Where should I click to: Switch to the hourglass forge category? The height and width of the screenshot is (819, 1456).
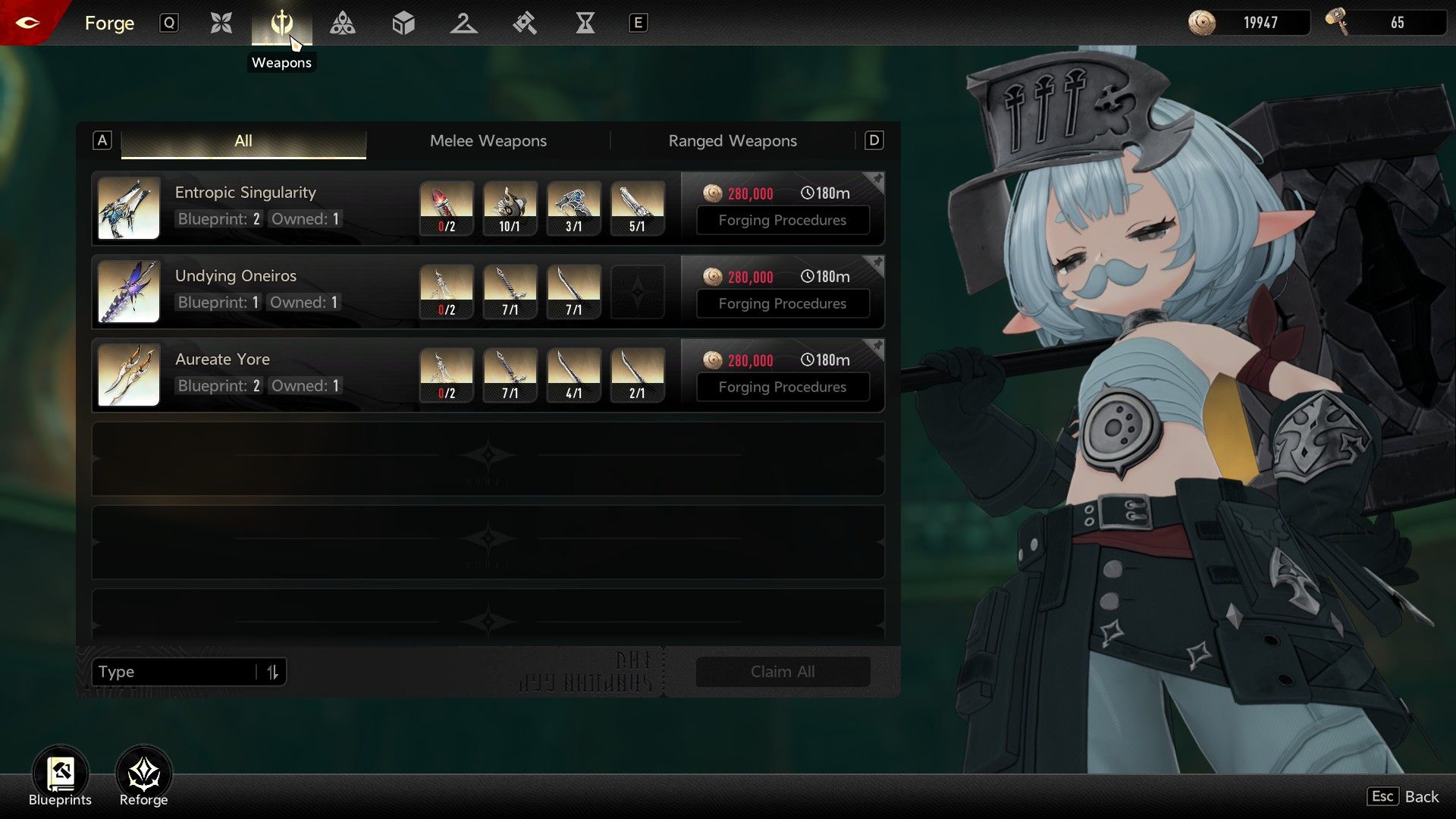(585, 24)
